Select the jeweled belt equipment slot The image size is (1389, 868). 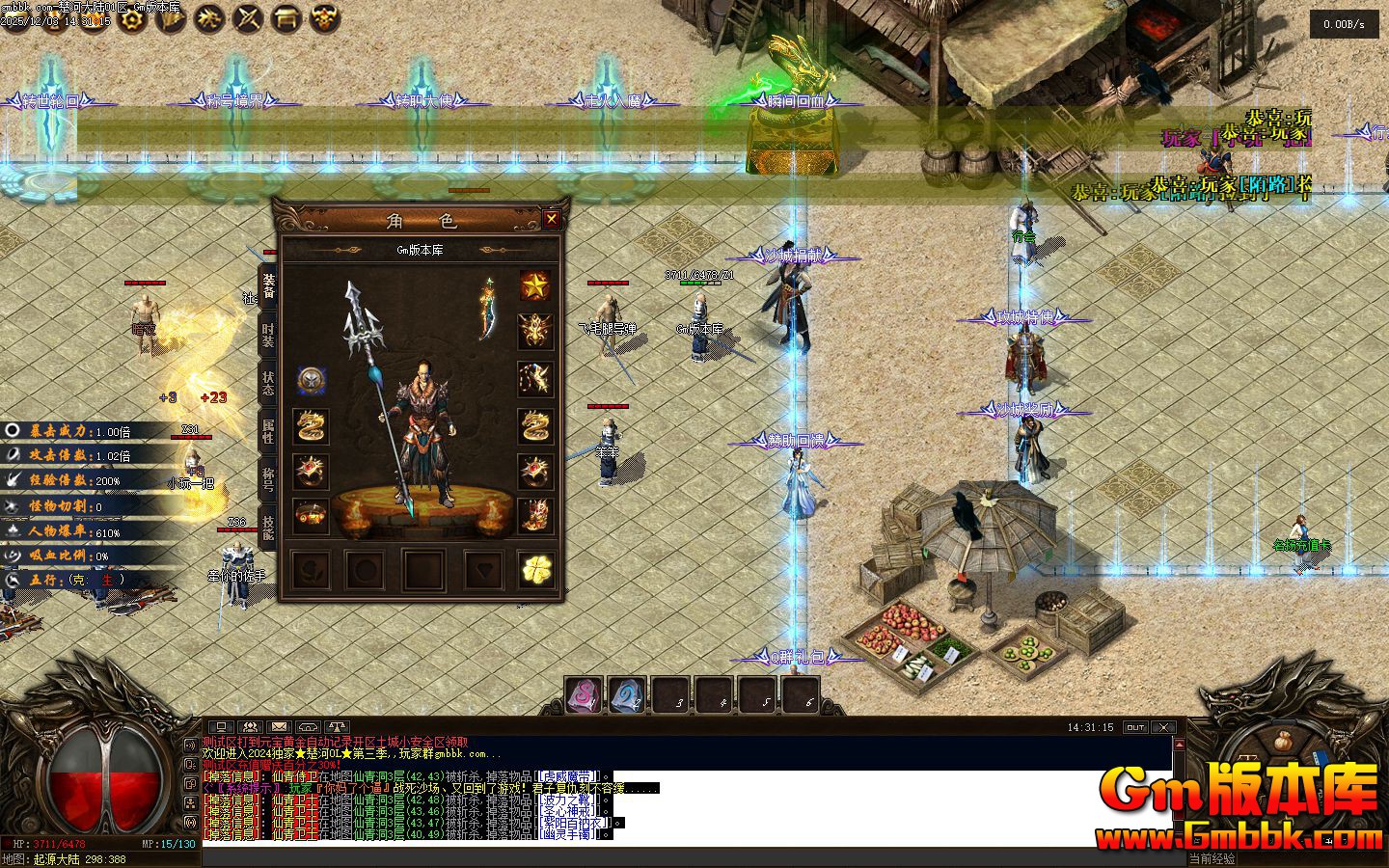[311, 517]
